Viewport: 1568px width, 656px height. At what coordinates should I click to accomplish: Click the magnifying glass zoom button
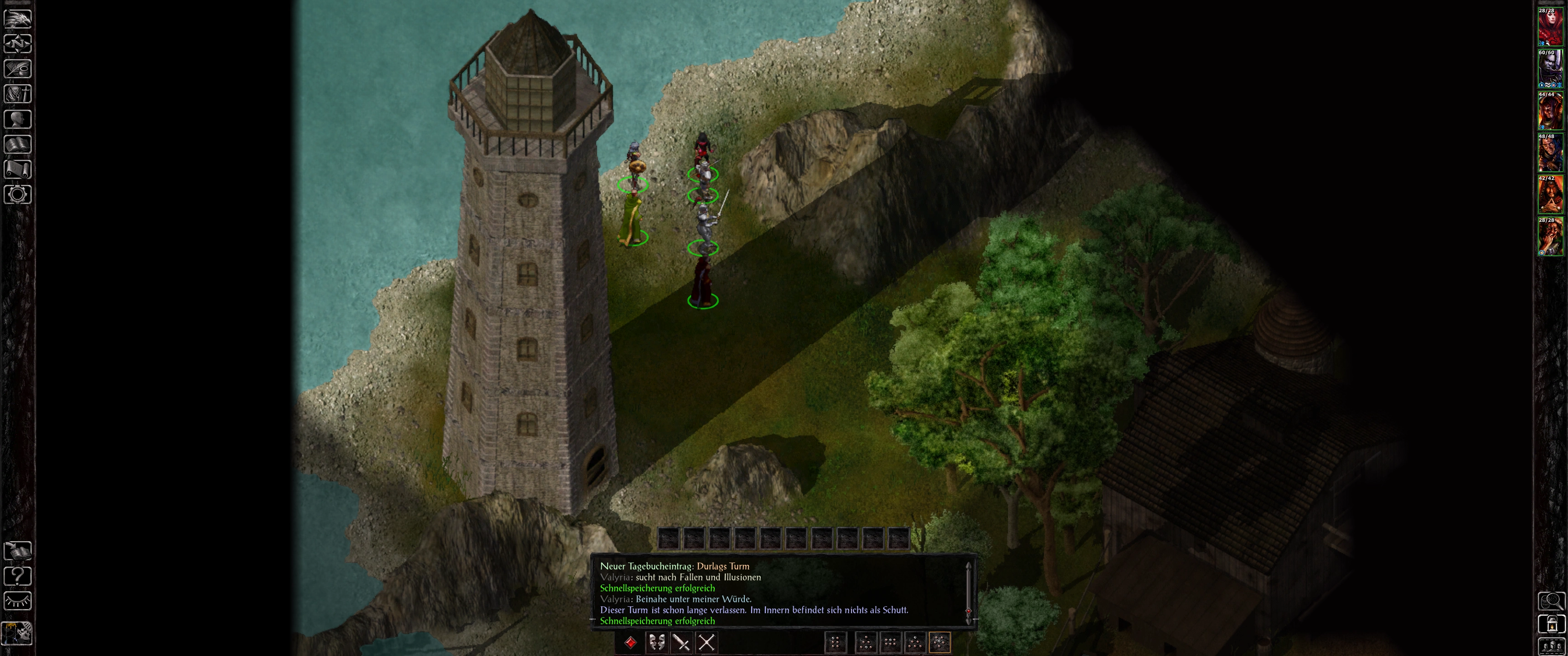click(1551, 601)
